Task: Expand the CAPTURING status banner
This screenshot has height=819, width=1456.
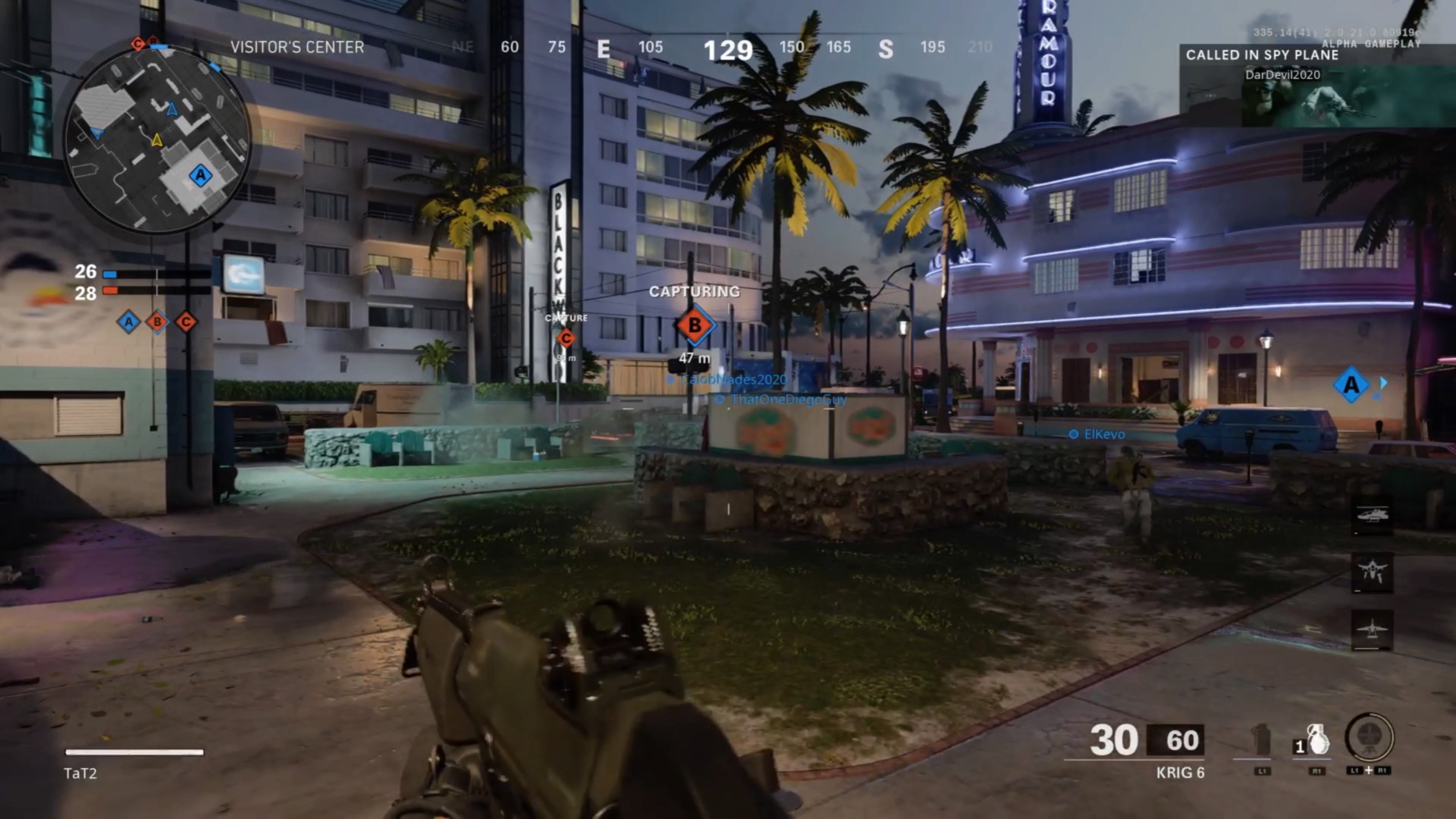Action: point(694,291)
